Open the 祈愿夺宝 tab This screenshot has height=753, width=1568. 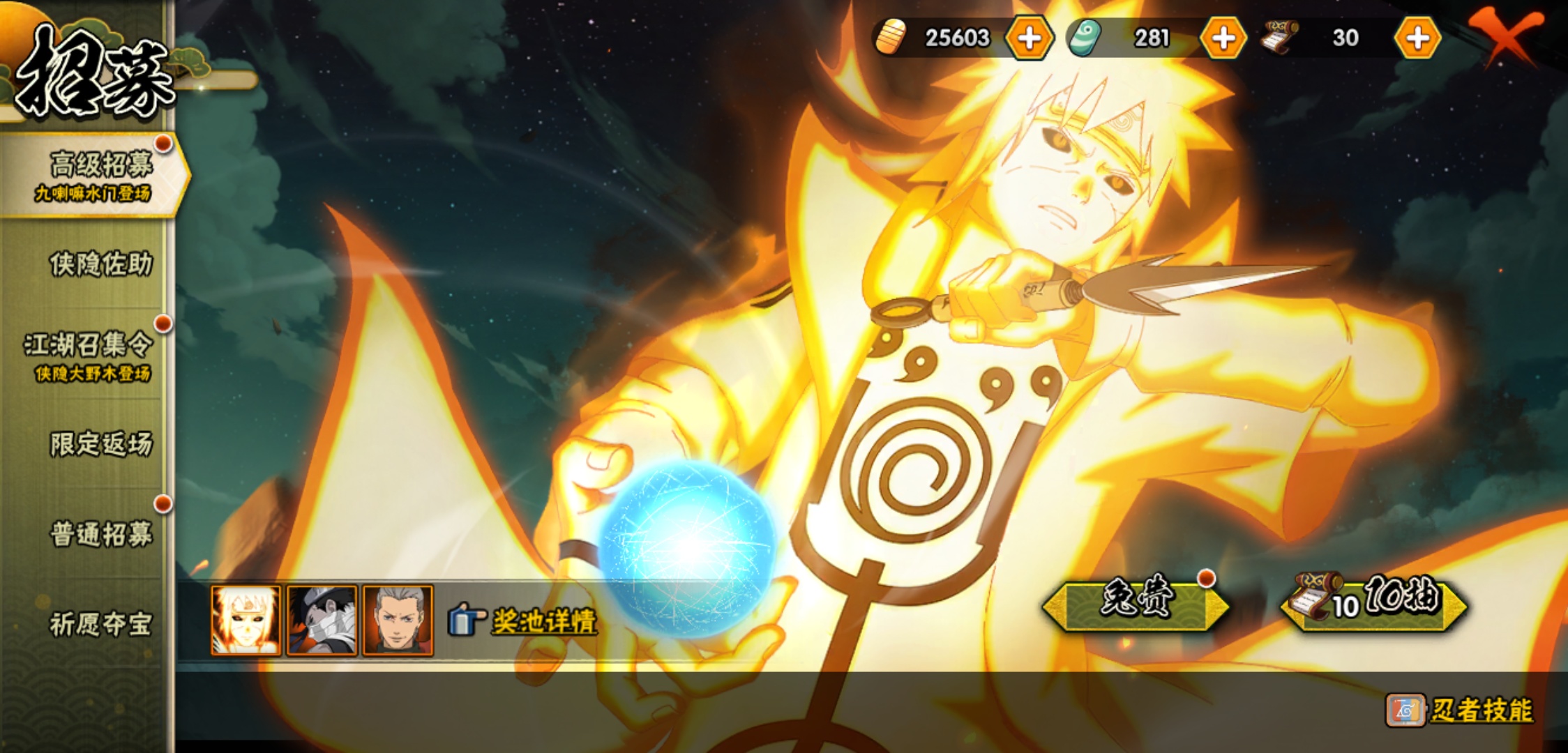click(x=100, y=624)
